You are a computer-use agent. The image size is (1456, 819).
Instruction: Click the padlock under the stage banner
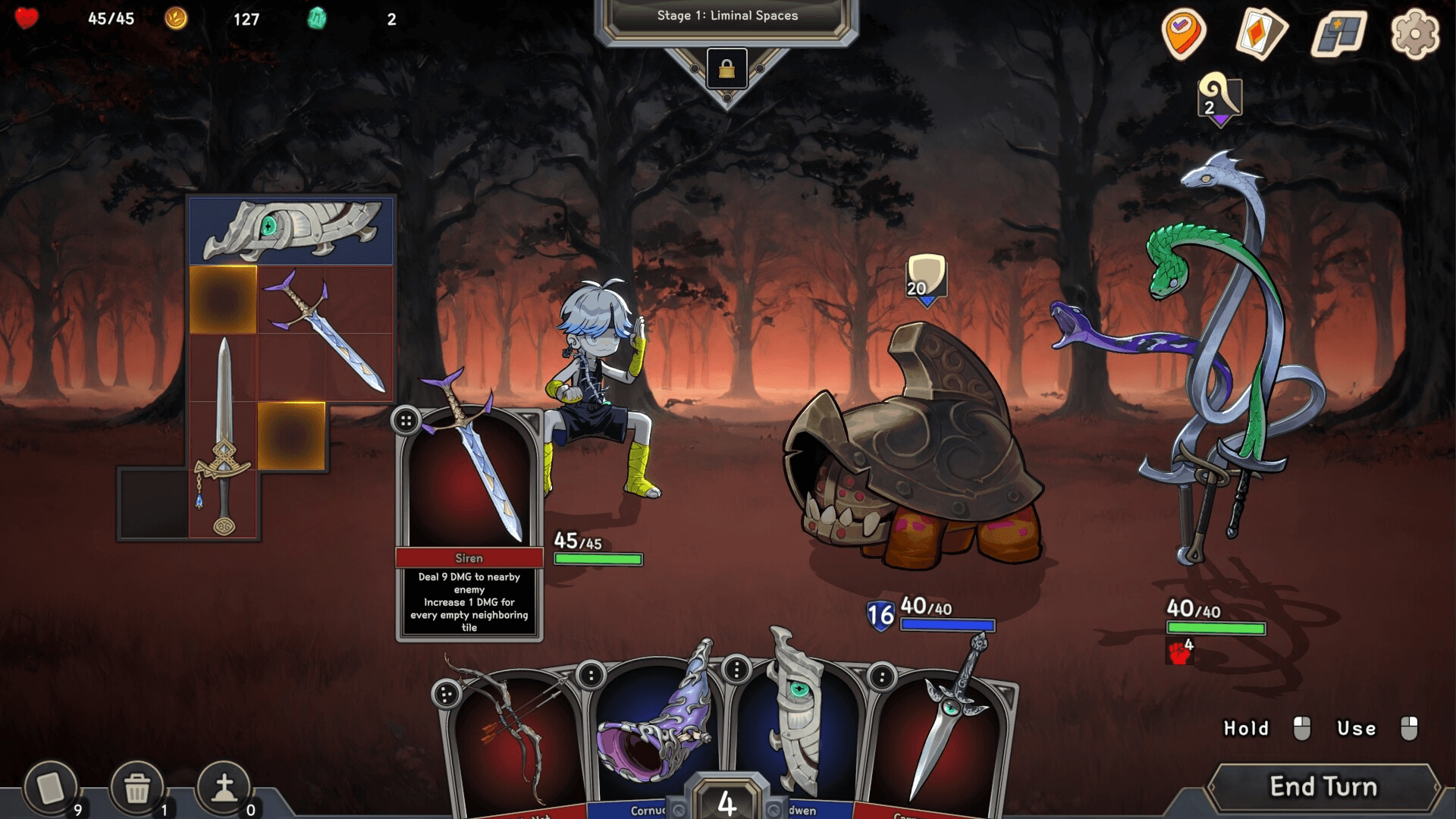(726, 70)
